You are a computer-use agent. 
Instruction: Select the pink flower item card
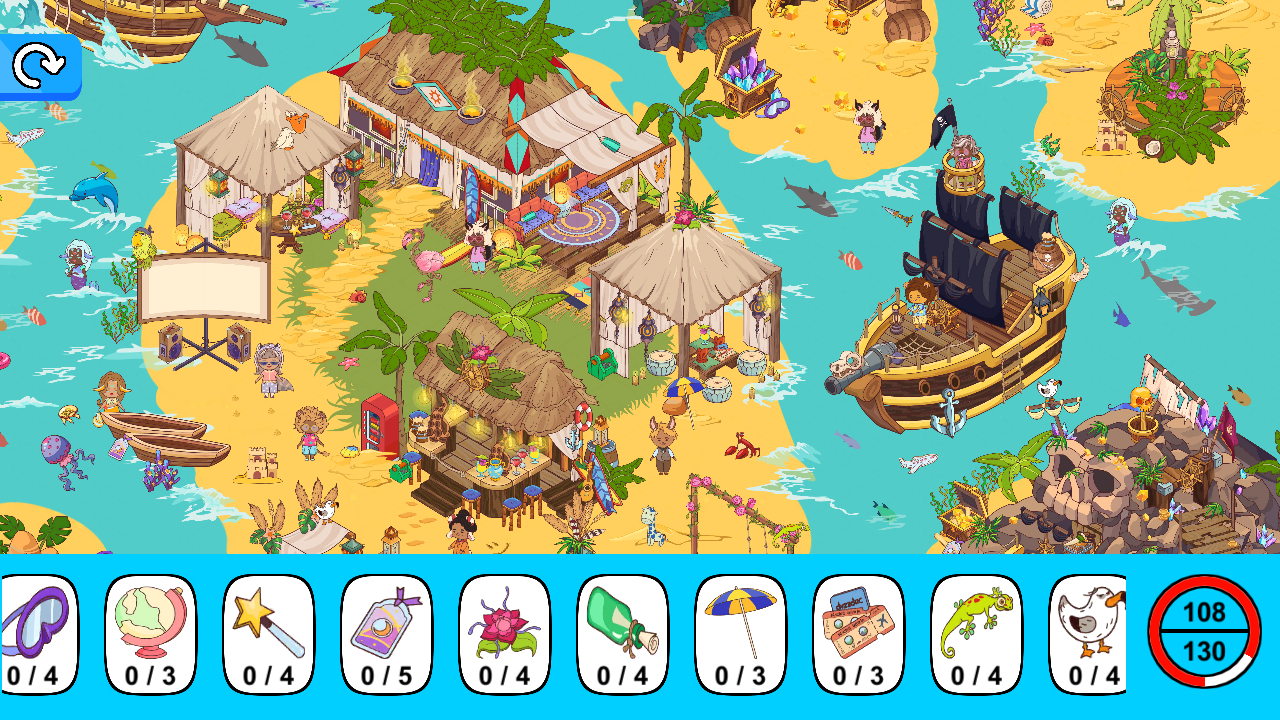[x=504, y=630]
